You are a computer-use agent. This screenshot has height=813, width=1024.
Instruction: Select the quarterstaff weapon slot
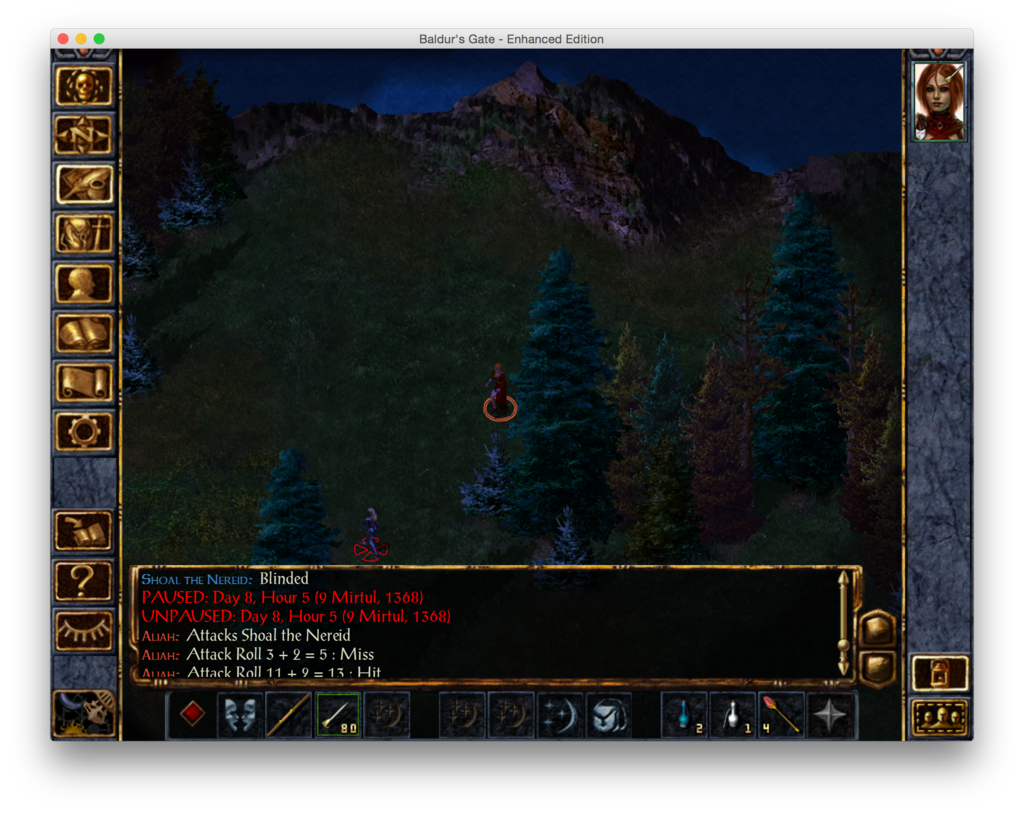tap(289, 715)
